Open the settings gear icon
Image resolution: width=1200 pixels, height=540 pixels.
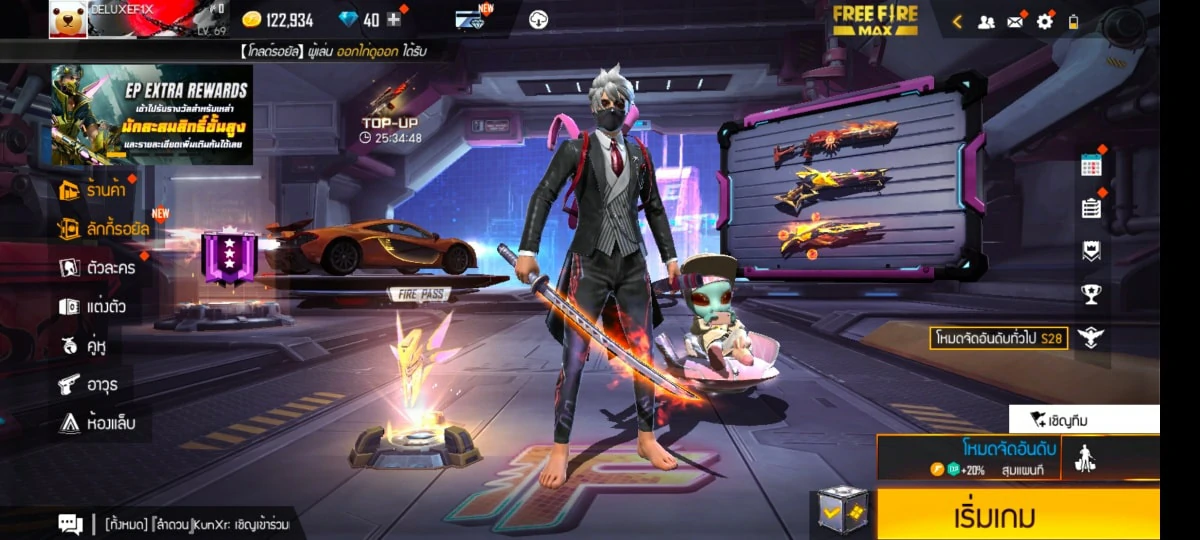(1045, 21)
